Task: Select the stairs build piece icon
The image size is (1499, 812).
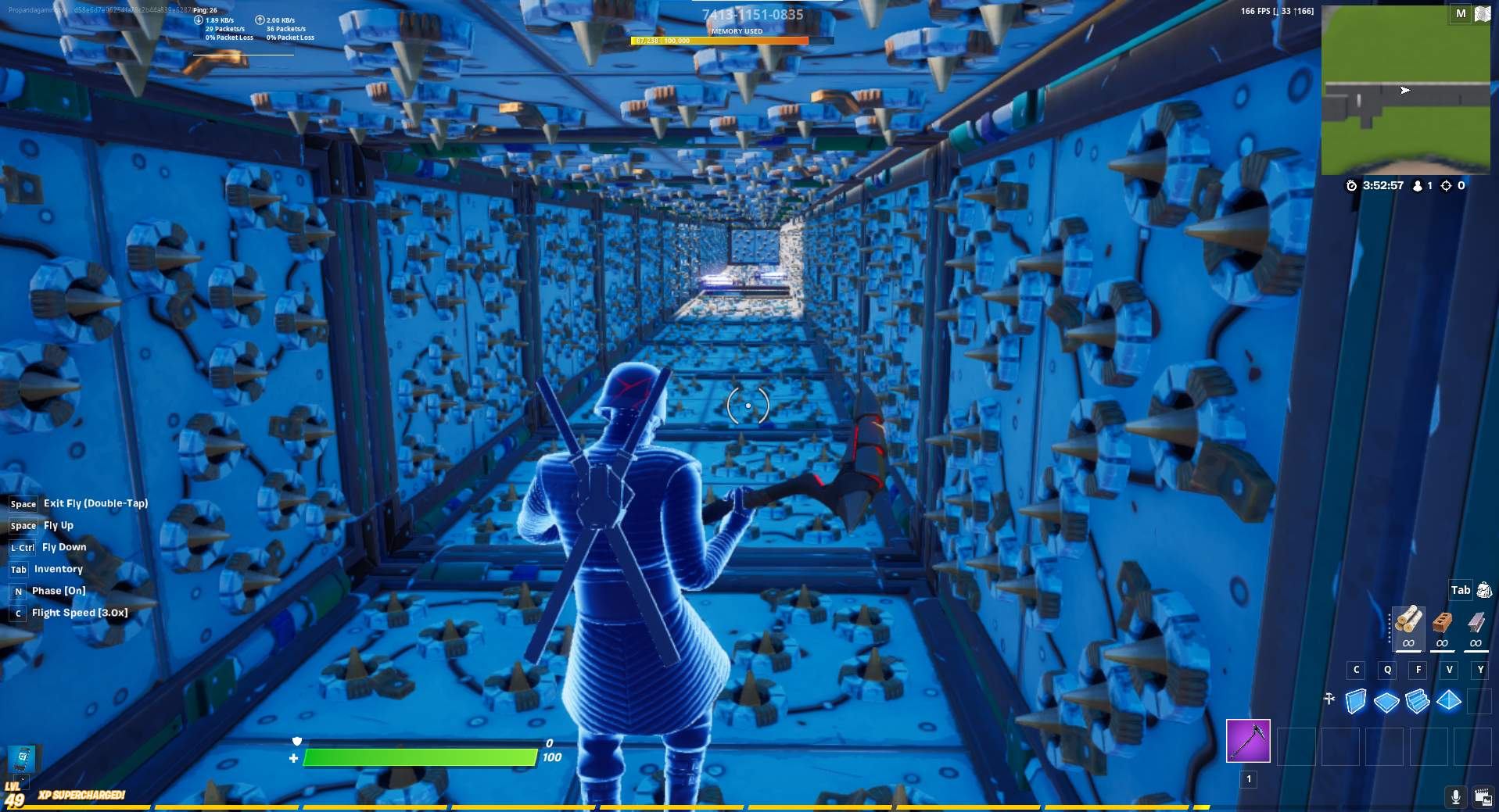Action: (1418, 702)
